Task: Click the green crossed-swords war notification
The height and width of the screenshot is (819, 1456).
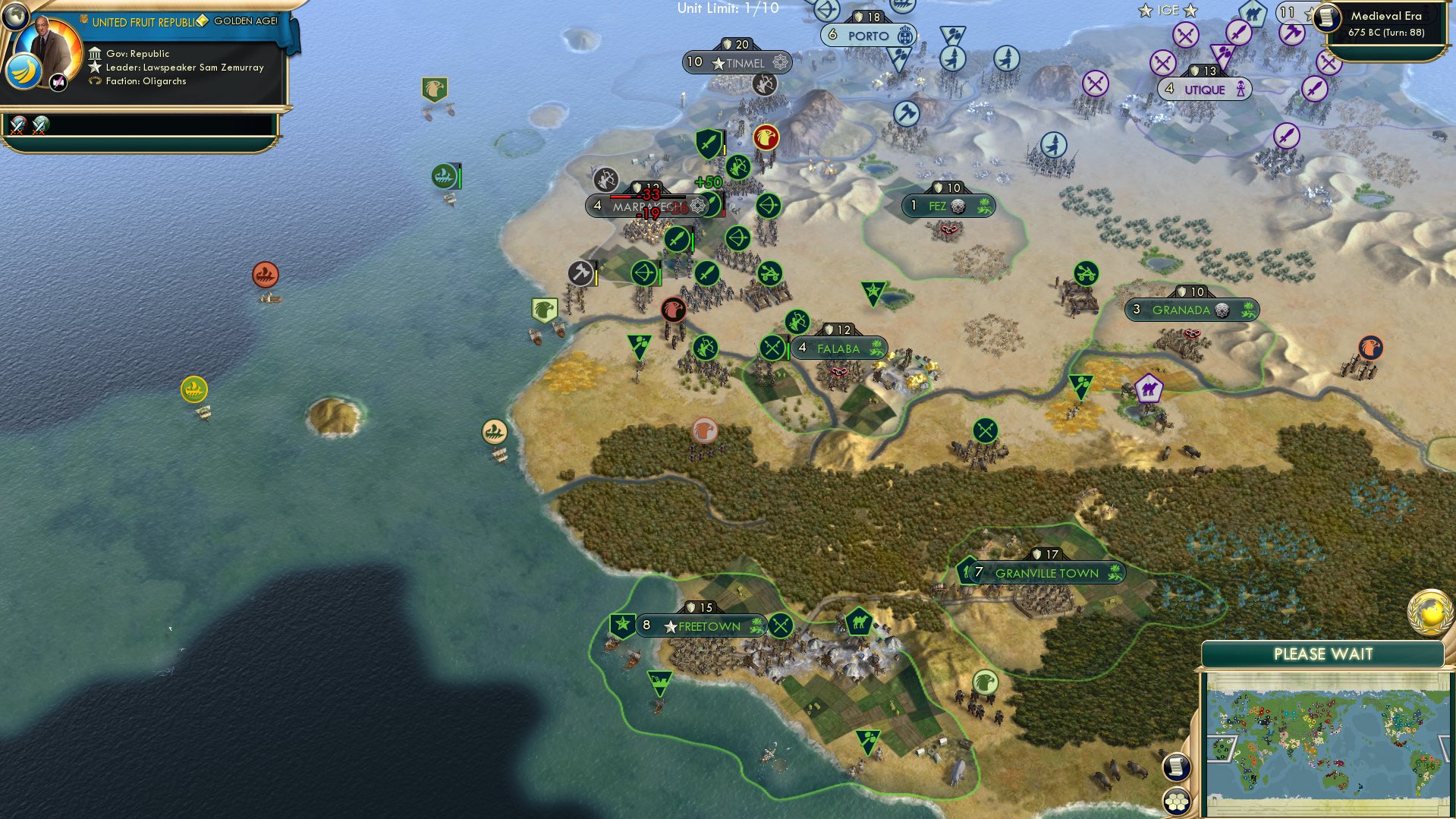Action: point(39,125)
